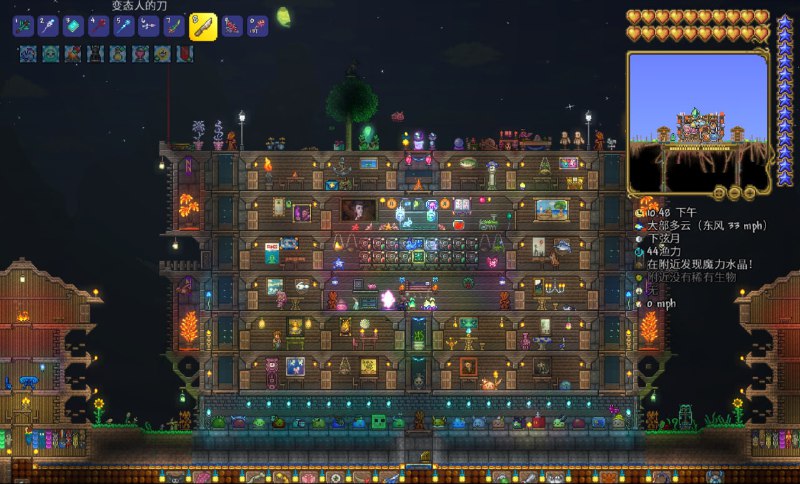Select the selected knife in hotbar slot 8
The width and height of the screenshot is (800, 484).
pyautogui.click(x=203, y=27)
